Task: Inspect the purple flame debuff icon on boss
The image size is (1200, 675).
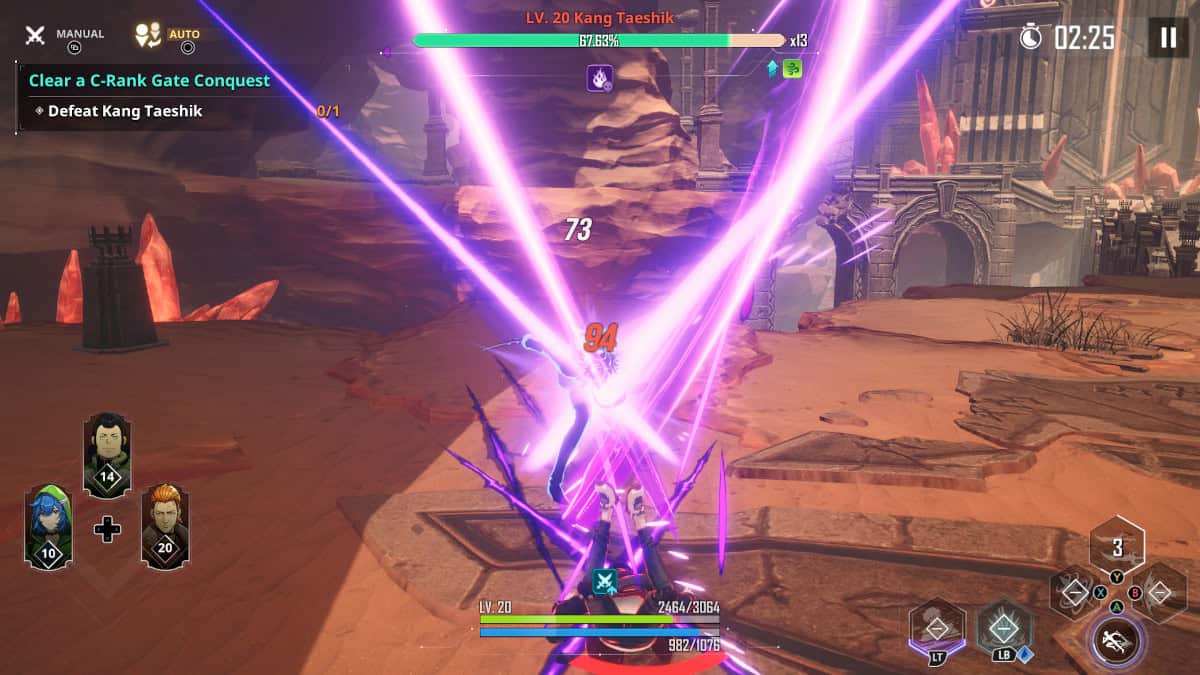Action: tap(600, 77)
